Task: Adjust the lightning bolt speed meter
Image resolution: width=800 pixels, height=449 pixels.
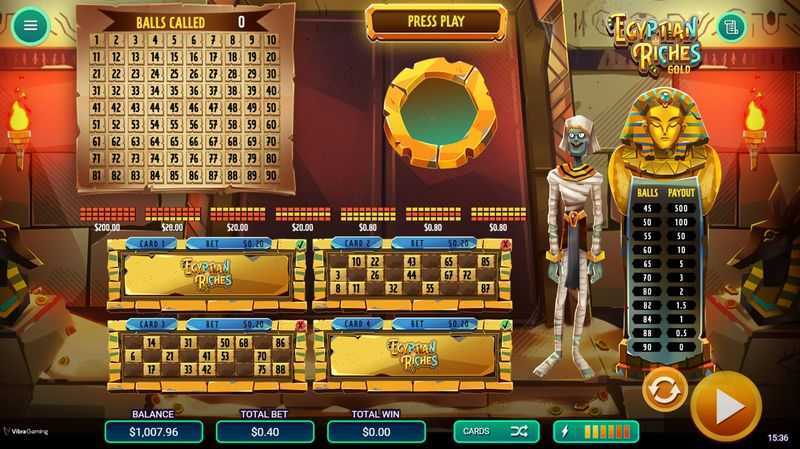Action: (596, 431)
